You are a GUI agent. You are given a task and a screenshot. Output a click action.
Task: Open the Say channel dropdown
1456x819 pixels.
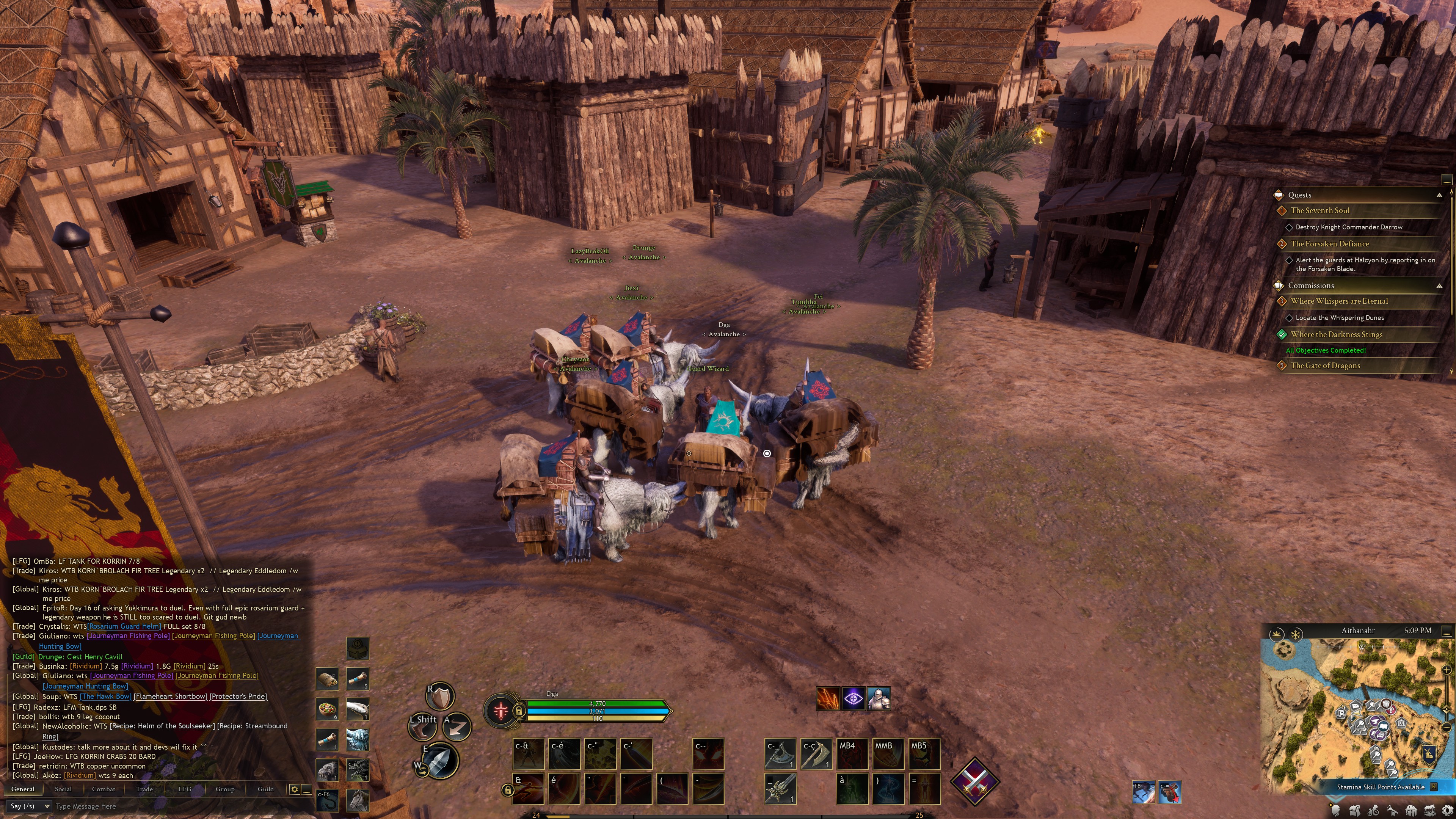(30, 806)
